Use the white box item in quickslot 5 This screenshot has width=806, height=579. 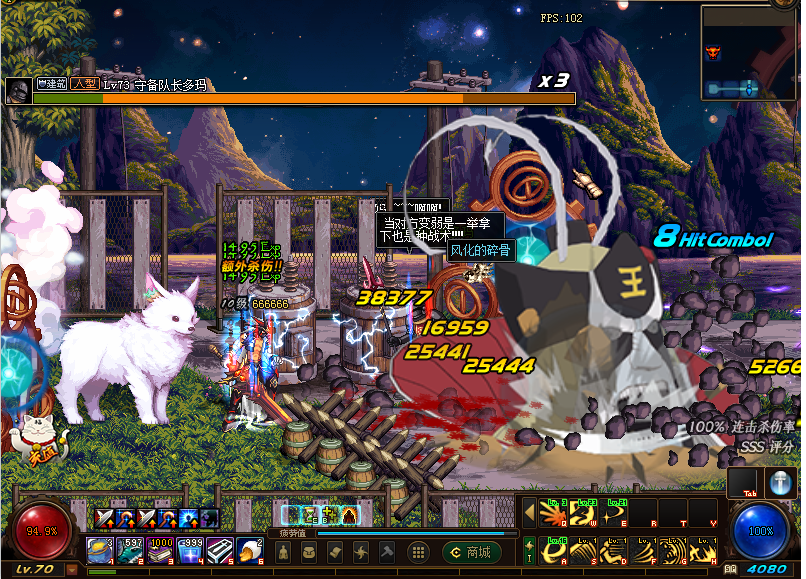(222, 550)
